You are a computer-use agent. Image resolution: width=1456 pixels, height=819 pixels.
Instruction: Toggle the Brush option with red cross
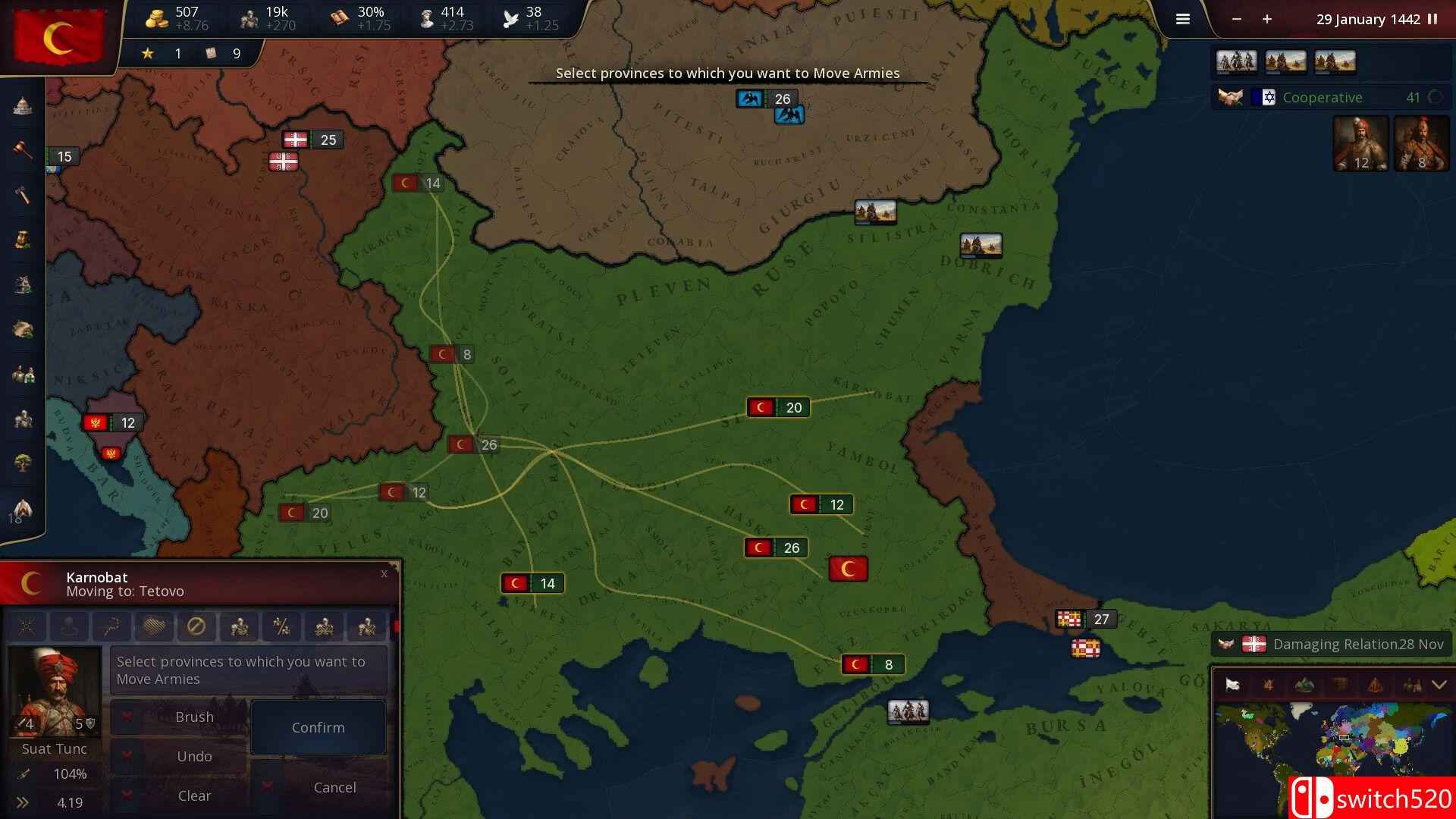[126, 717]
